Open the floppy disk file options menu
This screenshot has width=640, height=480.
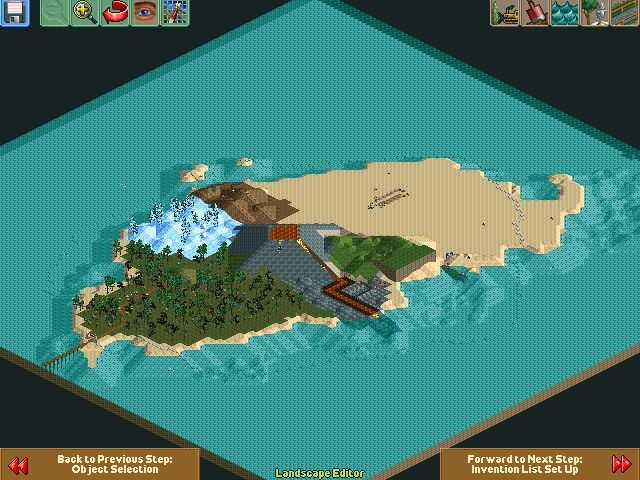[x=14, y=13]
